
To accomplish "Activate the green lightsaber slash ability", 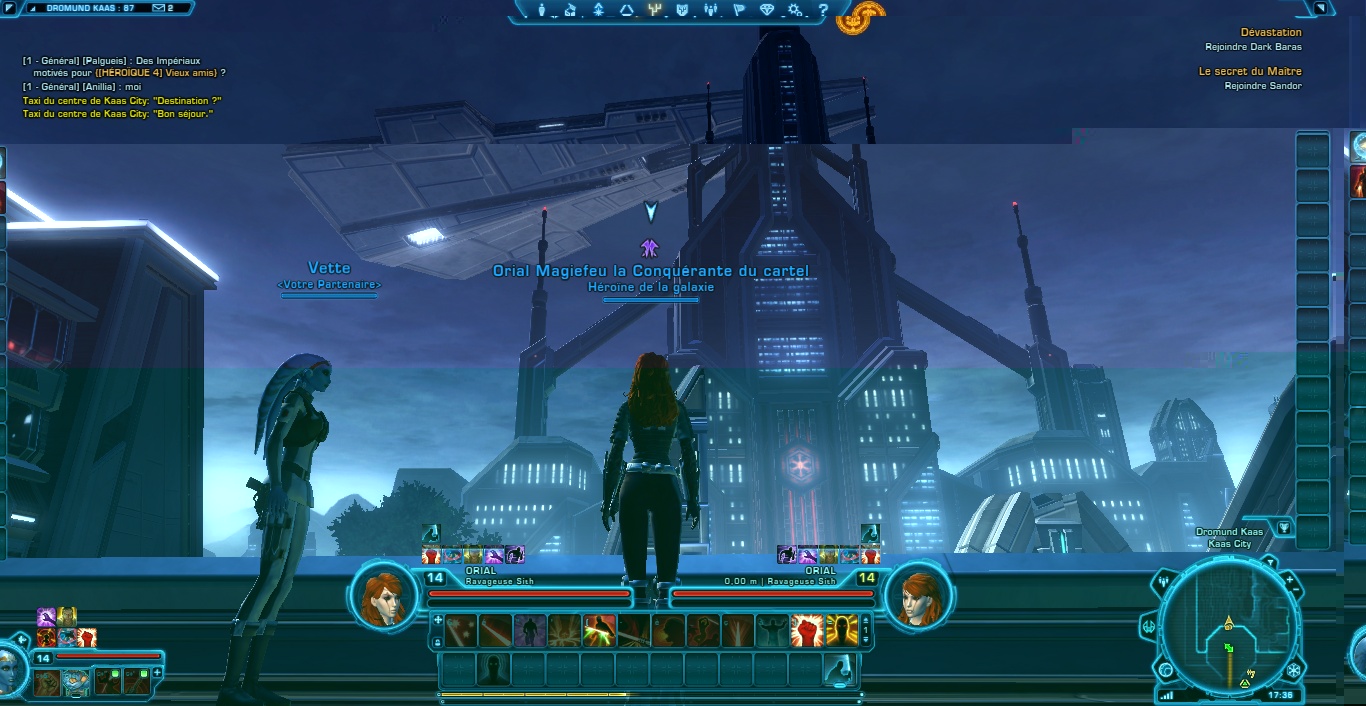I will (599, 631).
